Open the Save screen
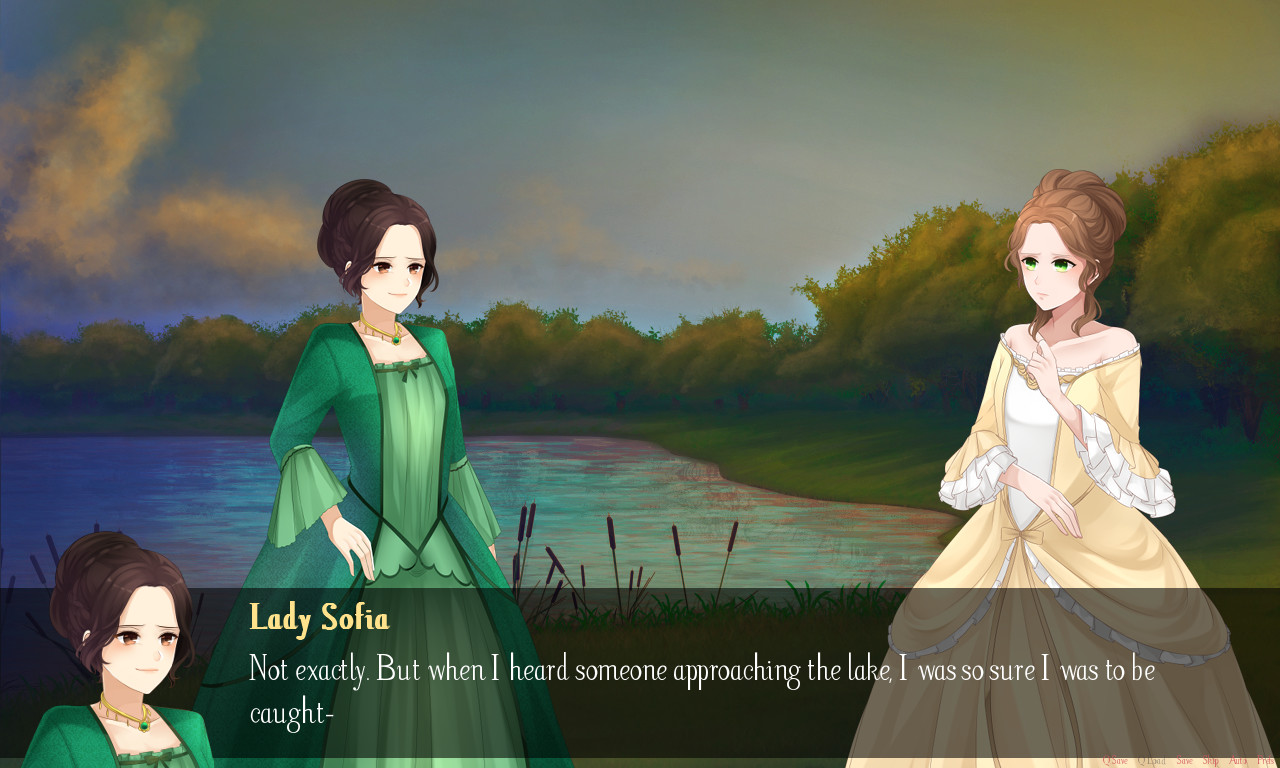The width and height of the screenshot is (1280, 768). click(x=1185, y=760)
